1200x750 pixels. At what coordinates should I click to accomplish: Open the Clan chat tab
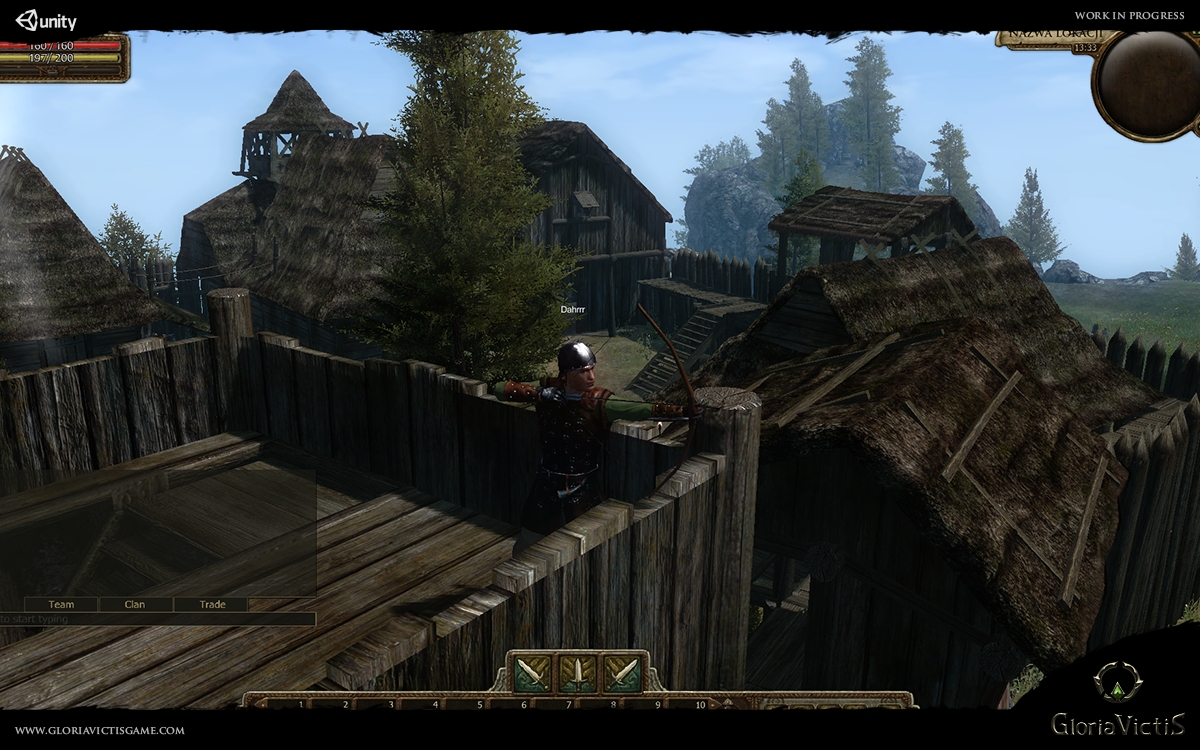[x=135, y=604]
